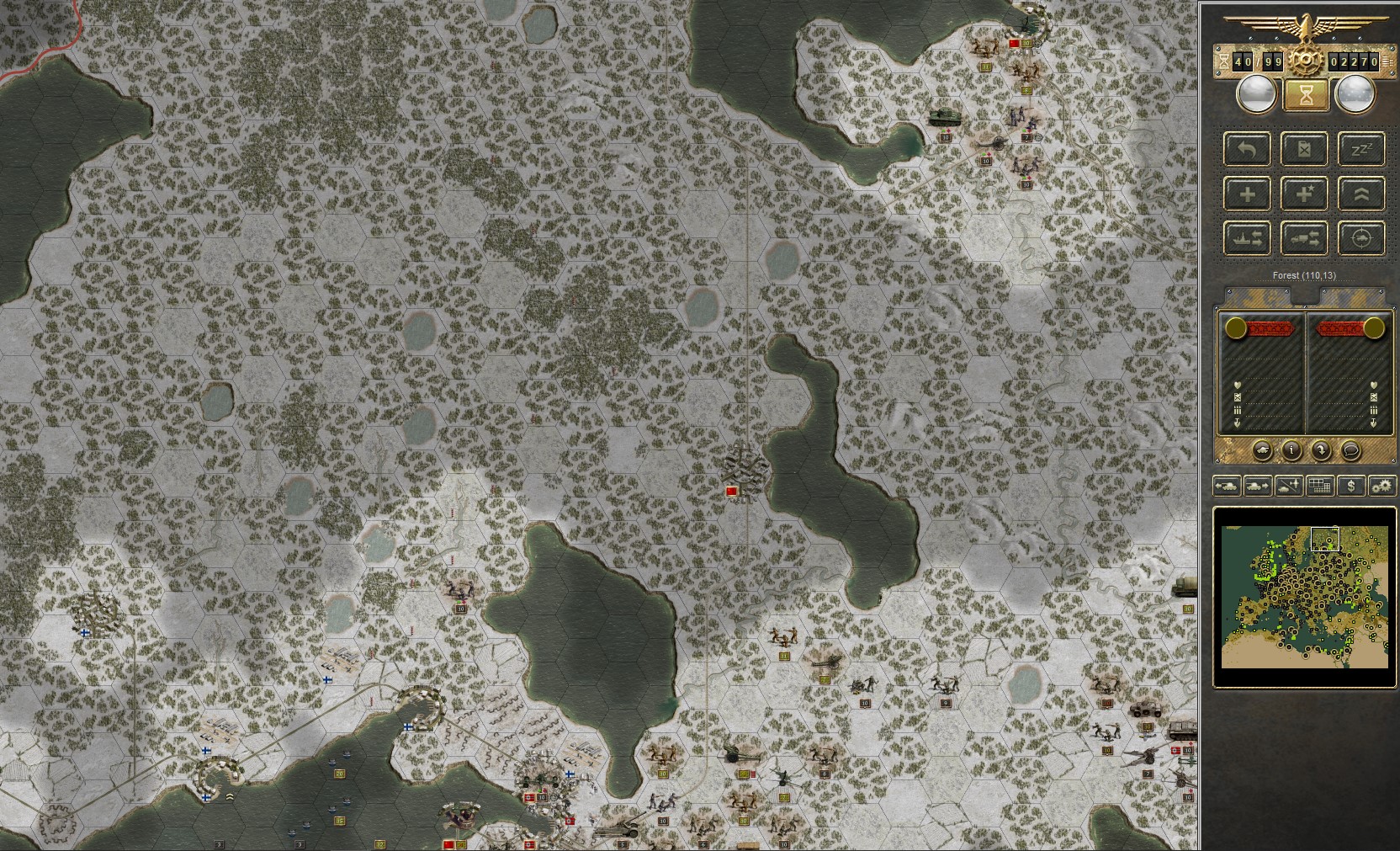Toggle tank targeting overlay icon

1361,239
